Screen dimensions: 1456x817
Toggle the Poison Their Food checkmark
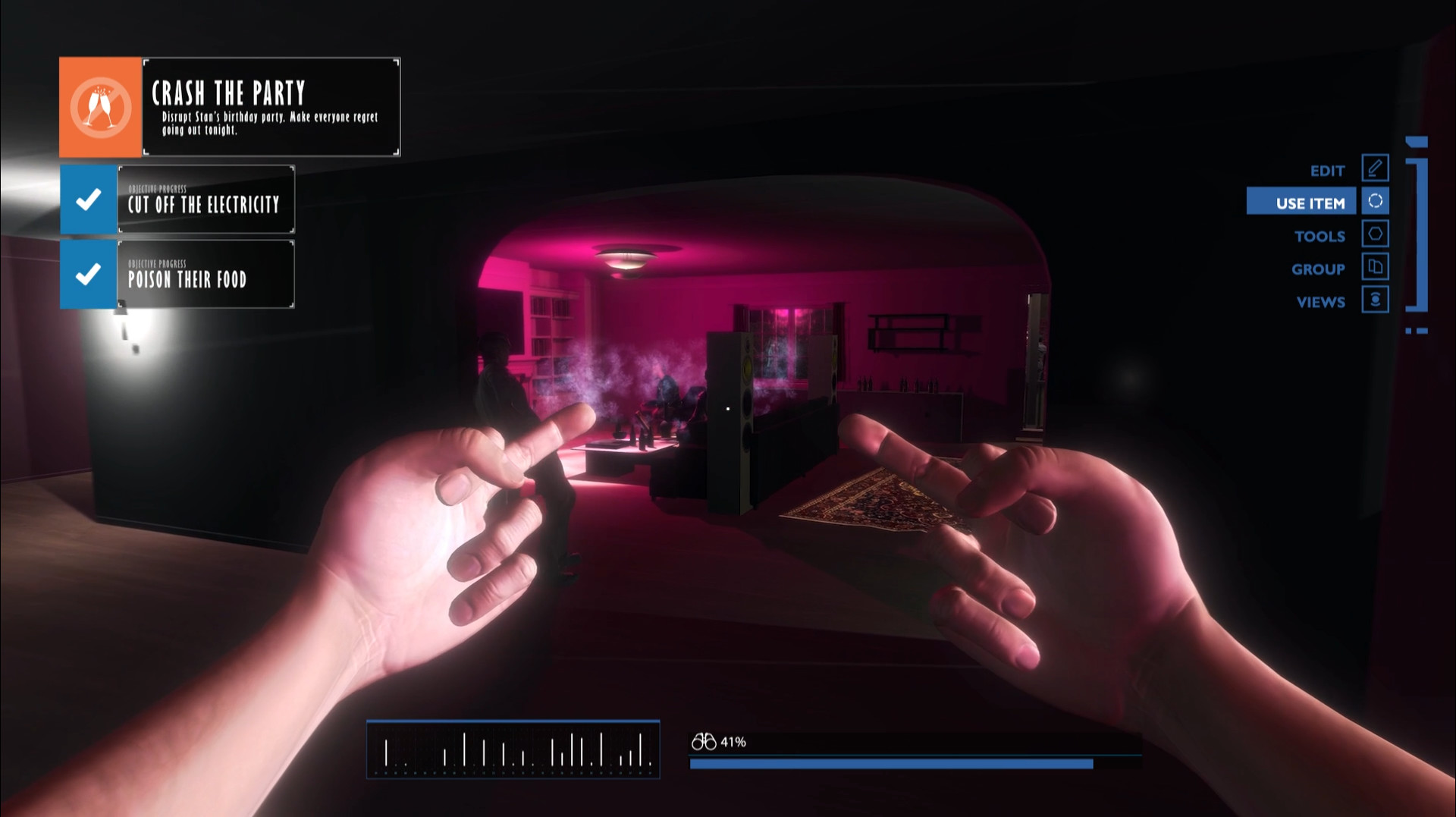(88, 275)
